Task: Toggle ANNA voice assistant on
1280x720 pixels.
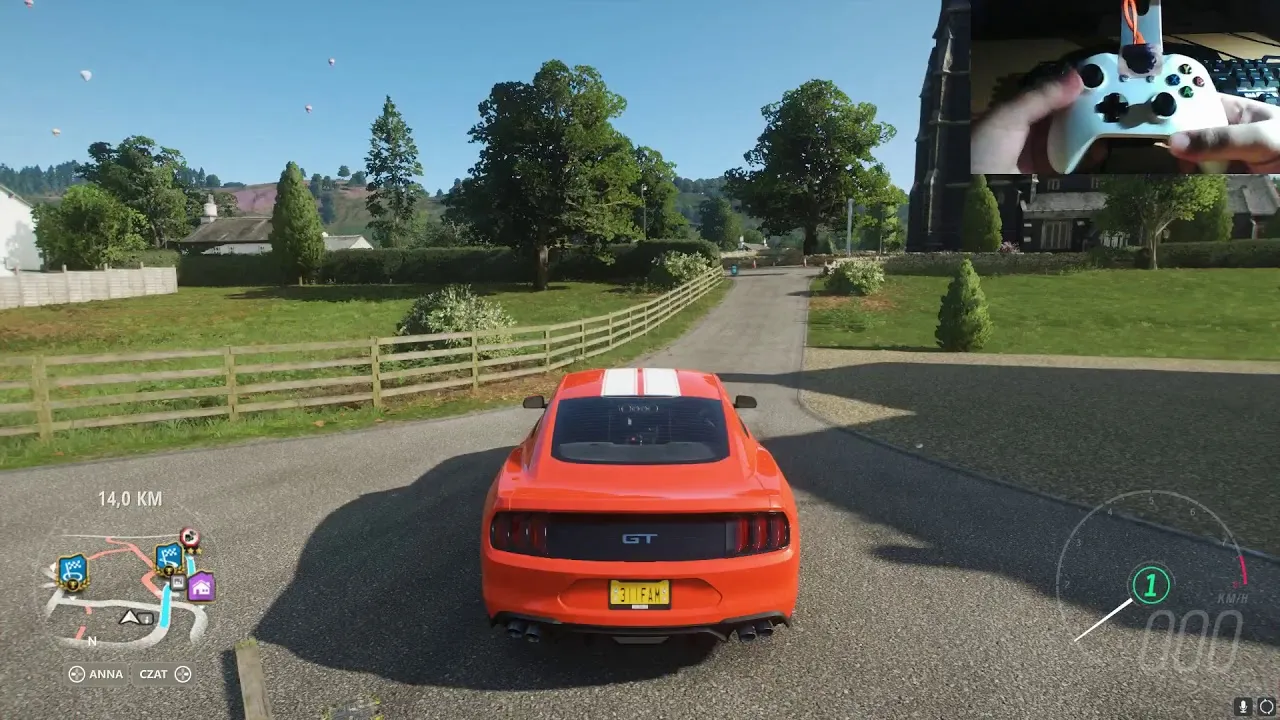Action: pos(105,674)
